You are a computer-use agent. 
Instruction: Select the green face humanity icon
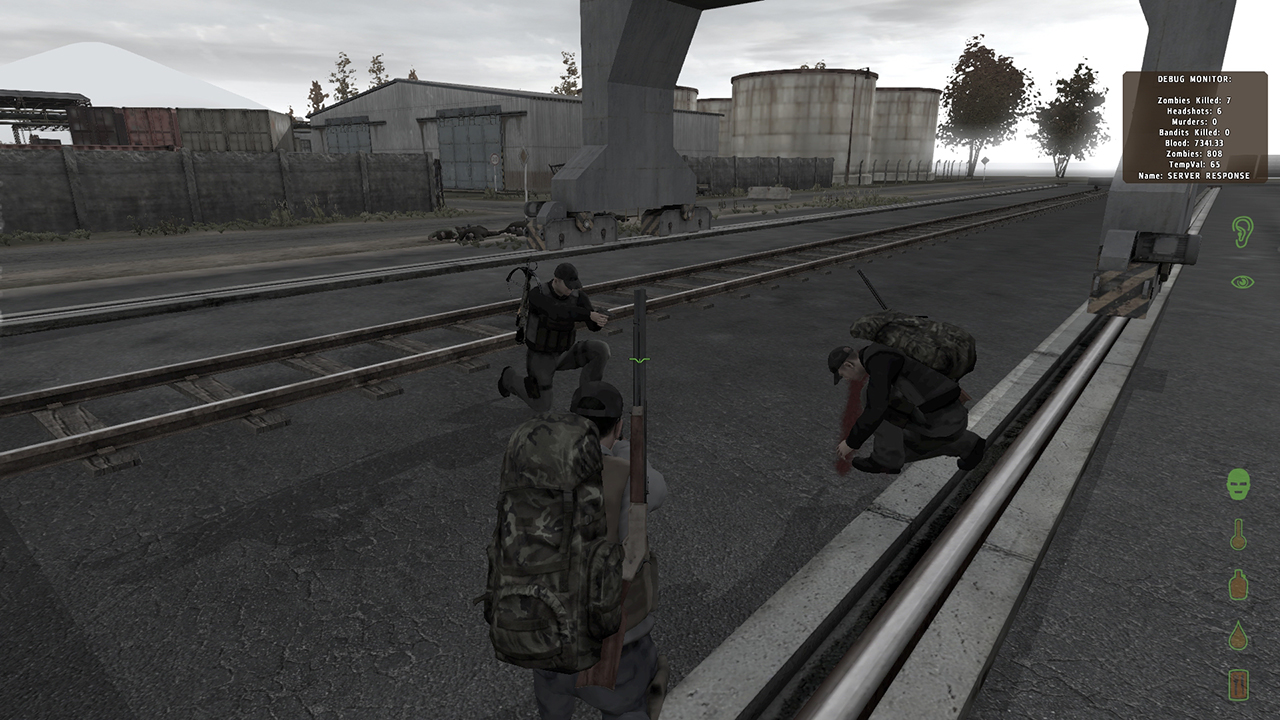pos(1239,485)
